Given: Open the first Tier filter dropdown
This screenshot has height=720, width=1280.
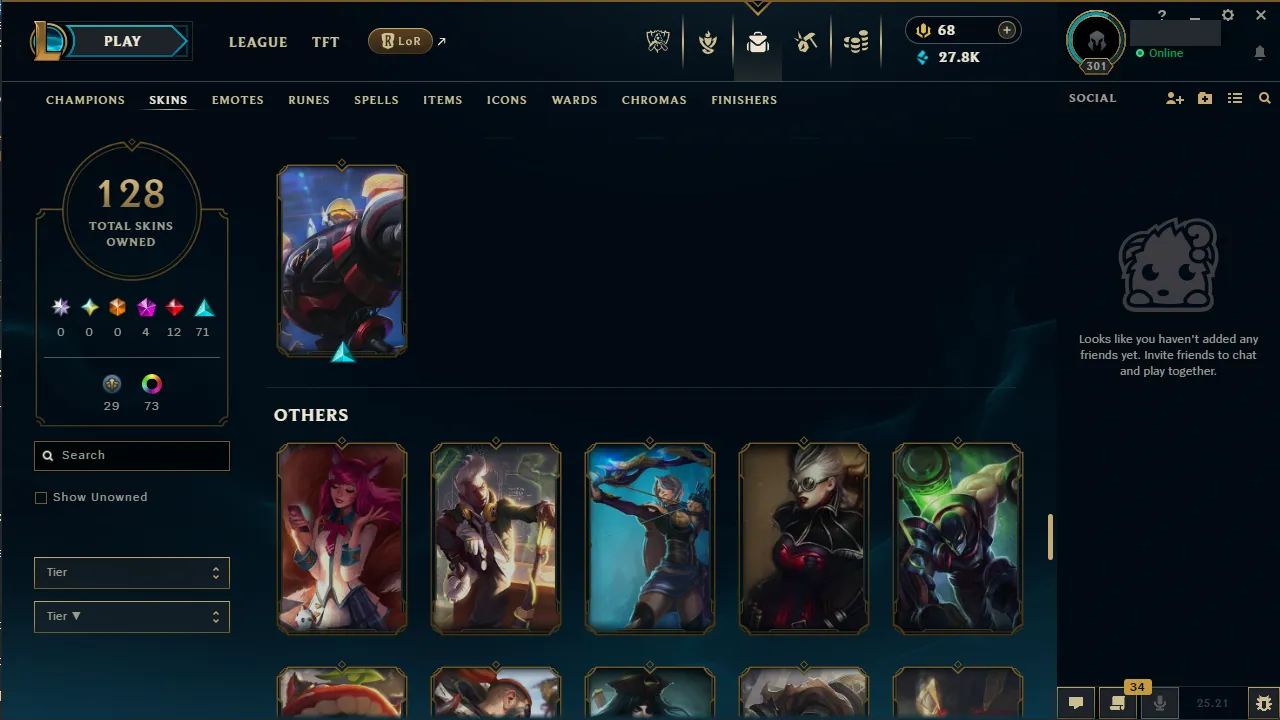Looking at the screenshot, I should [131, 572].
